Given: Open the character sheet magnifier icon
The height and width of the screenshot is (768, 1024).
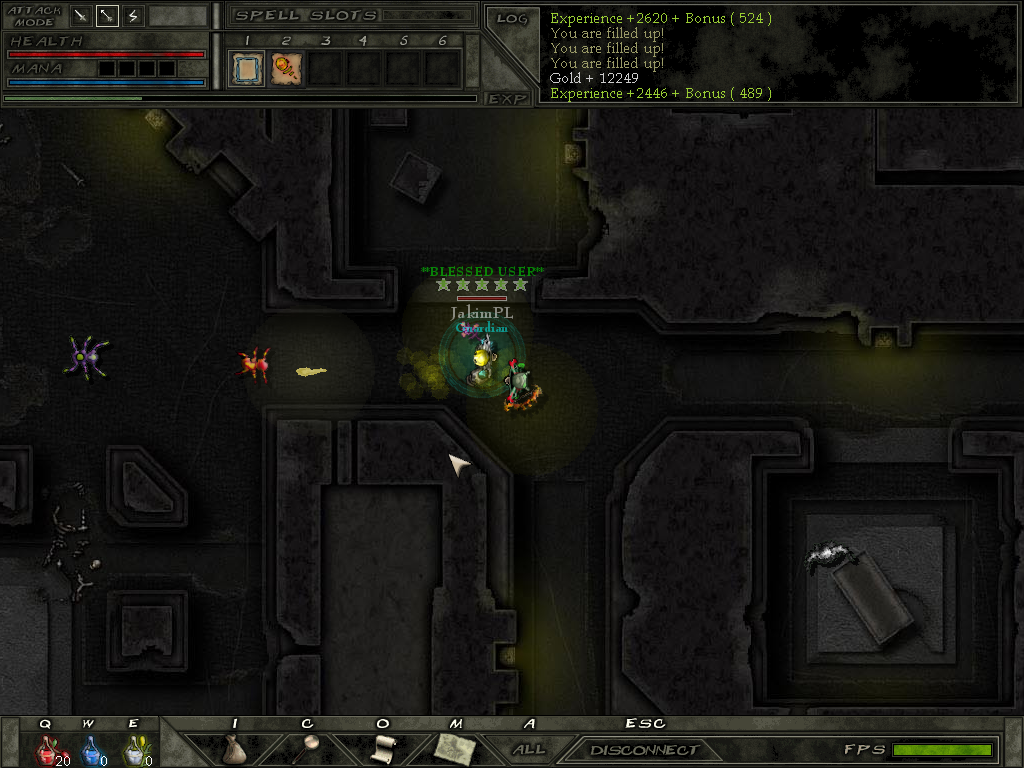Looking at the screenshot, I should [310, 749].
